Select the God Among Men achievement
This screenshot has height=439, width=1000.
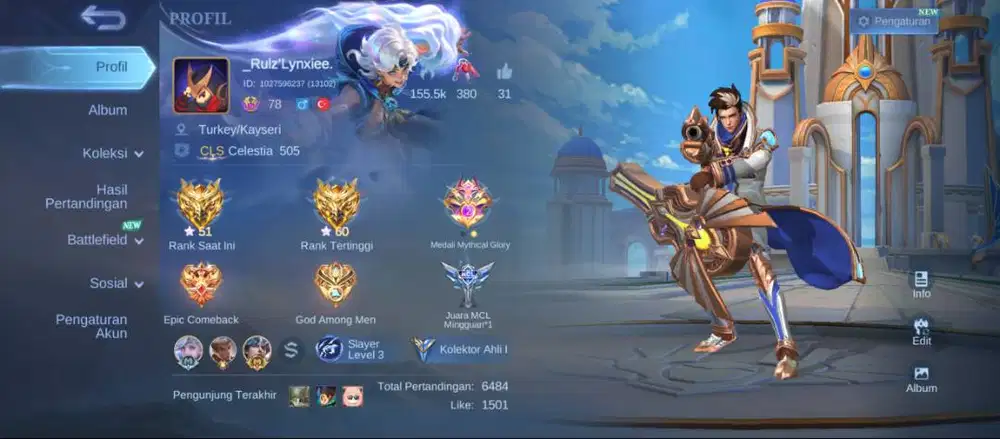point(337,285)
